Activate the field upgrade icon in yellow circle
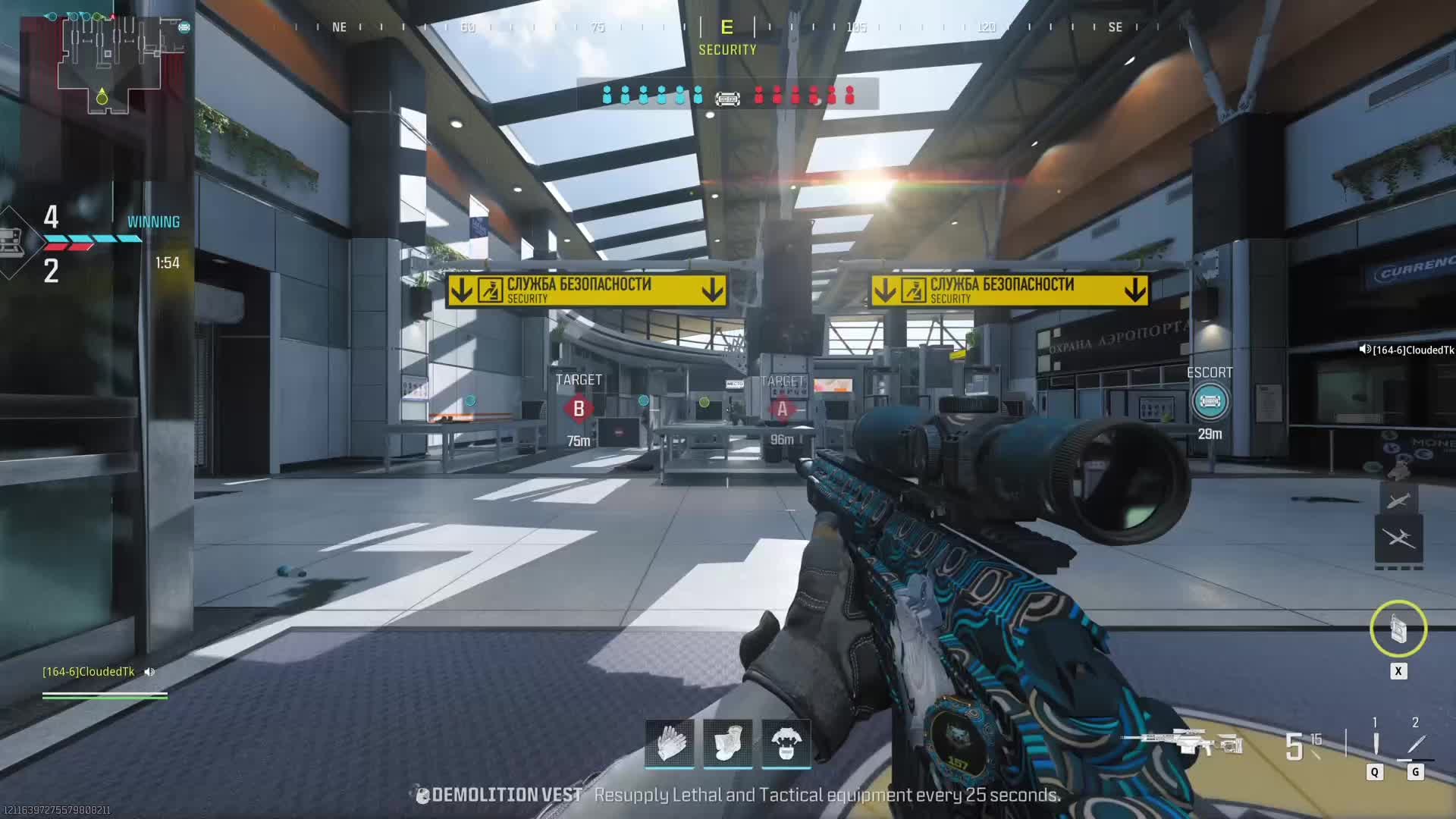Screen dimensions: 1456x819 pyautogui.click(x=1398, y=629)
